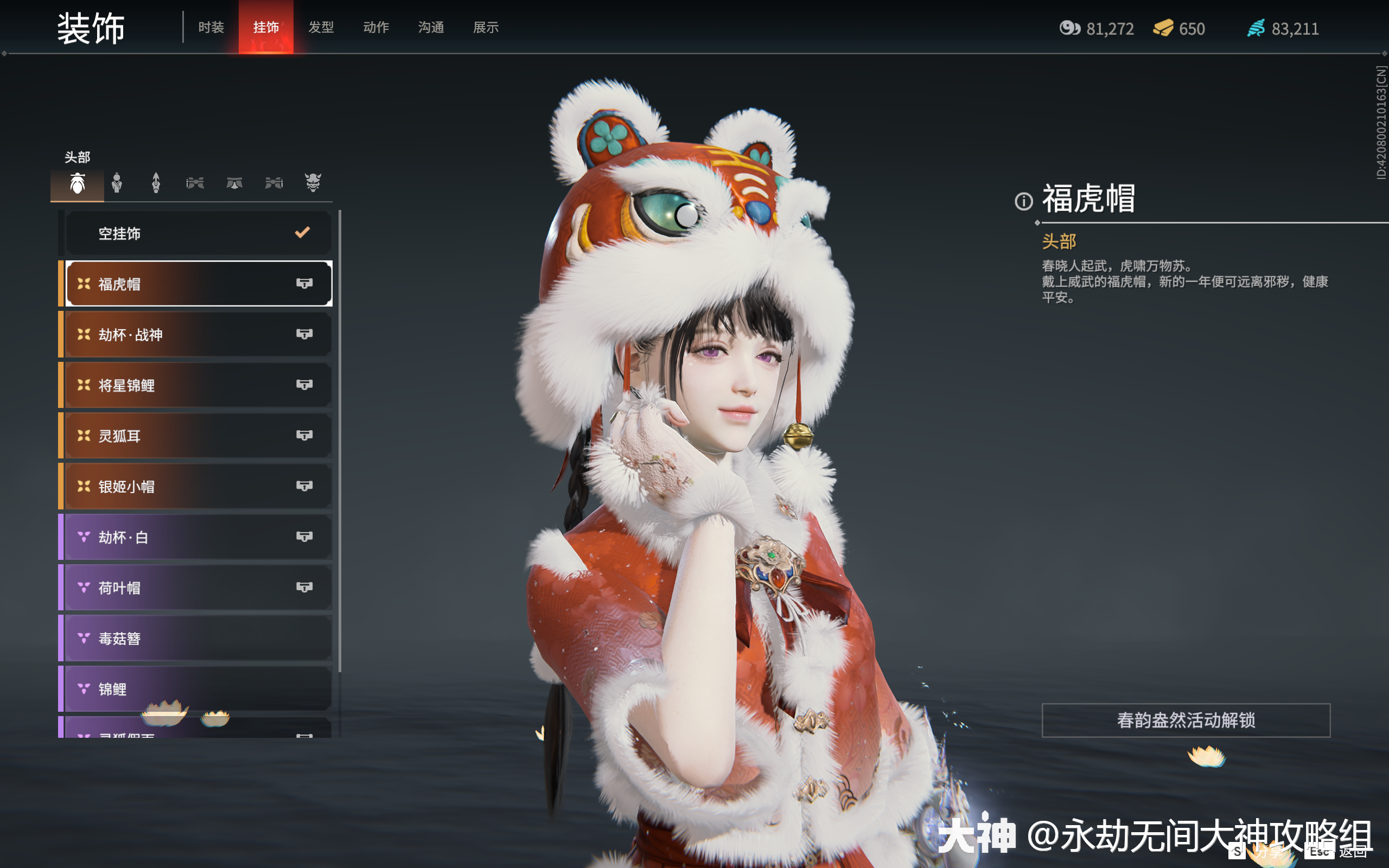Toggle try-on preview for 灵狐耳
Image resolution: width=1389 pixels, height=868 pixels.
306,436
